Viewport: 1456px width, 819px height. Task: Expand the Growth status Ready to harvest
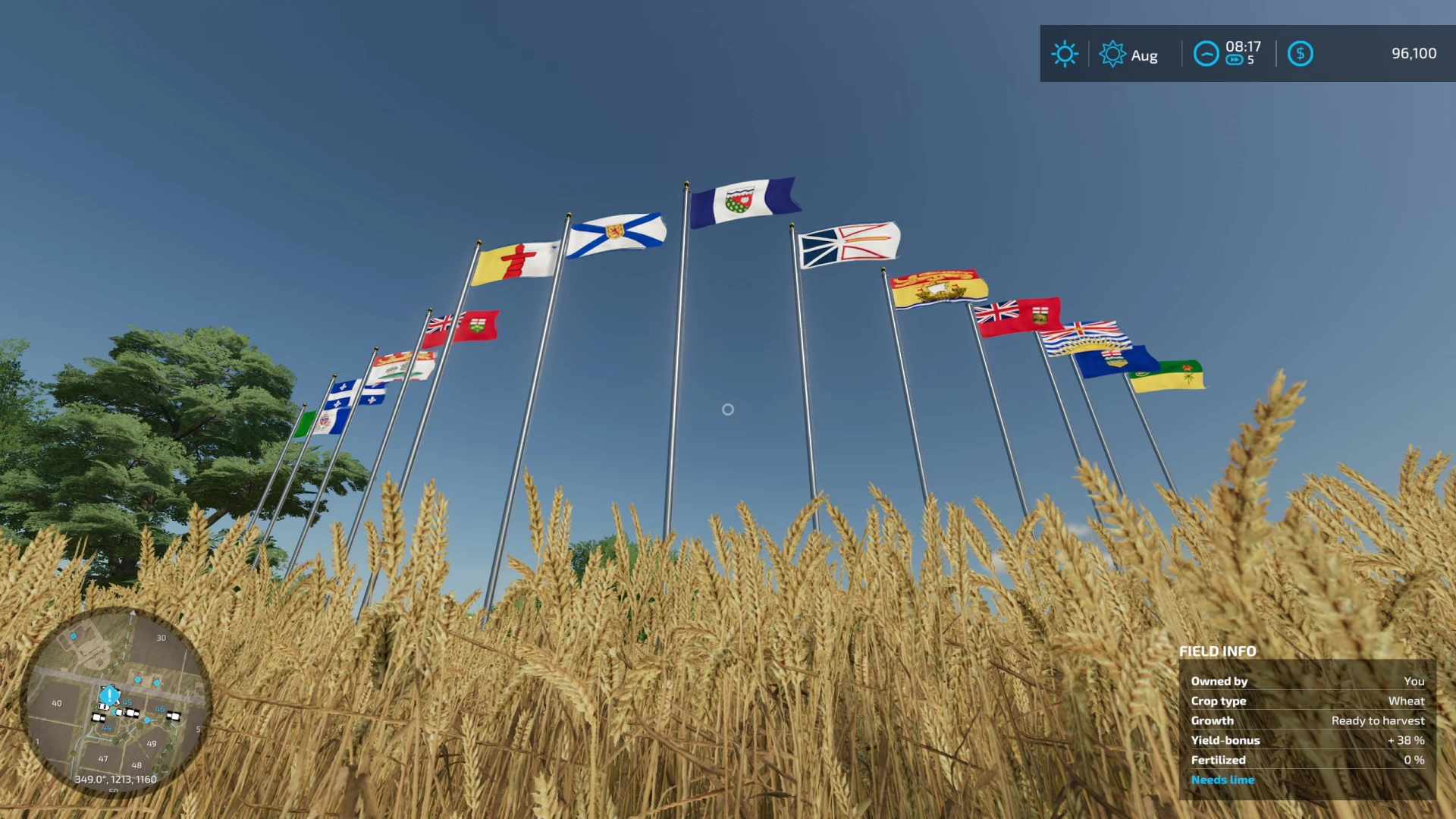click(x=1377, y=720)
